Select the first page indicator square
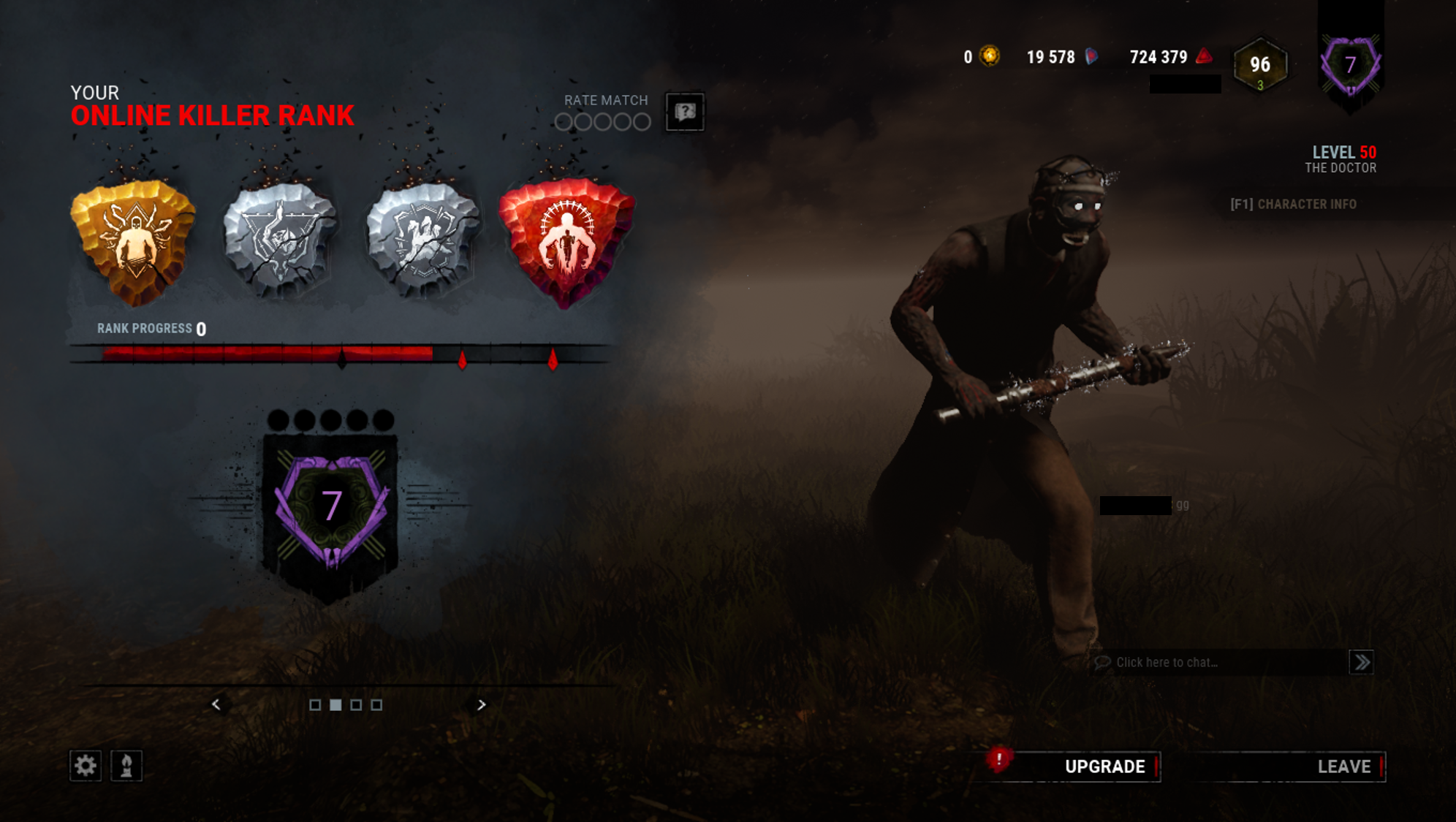1456x822 pixels. (x=315, y=704)
